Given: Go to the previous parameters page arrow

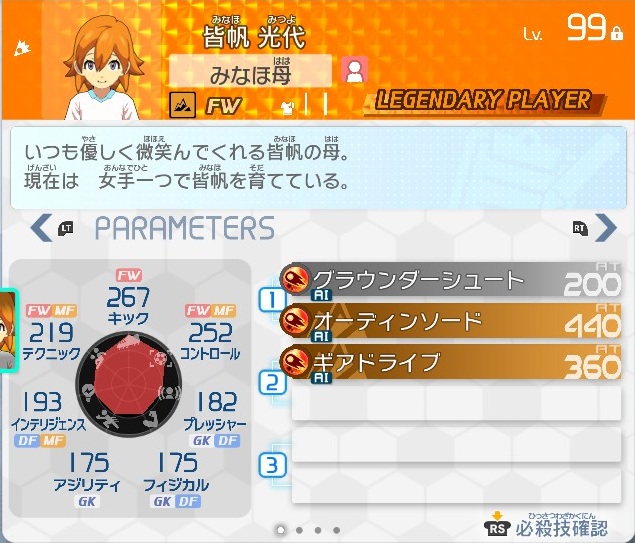Looking at the screenshot, I should pyautogui.click(x=41, y=227).
